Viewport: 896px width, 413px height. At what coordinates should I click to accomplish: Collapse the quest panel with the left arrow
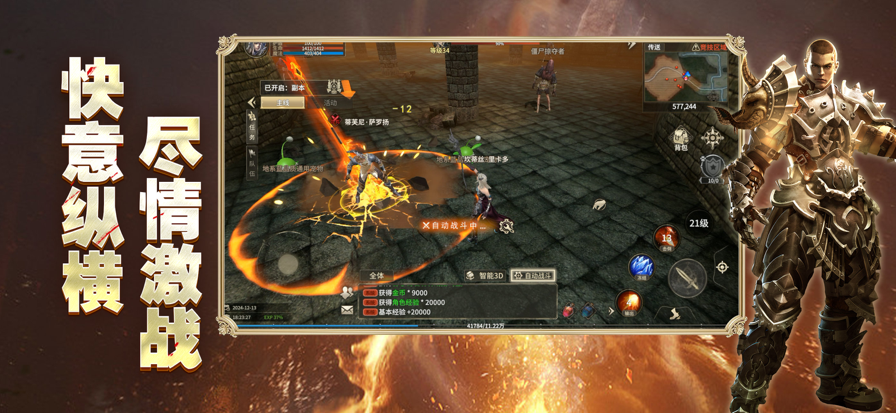(251, 103)
